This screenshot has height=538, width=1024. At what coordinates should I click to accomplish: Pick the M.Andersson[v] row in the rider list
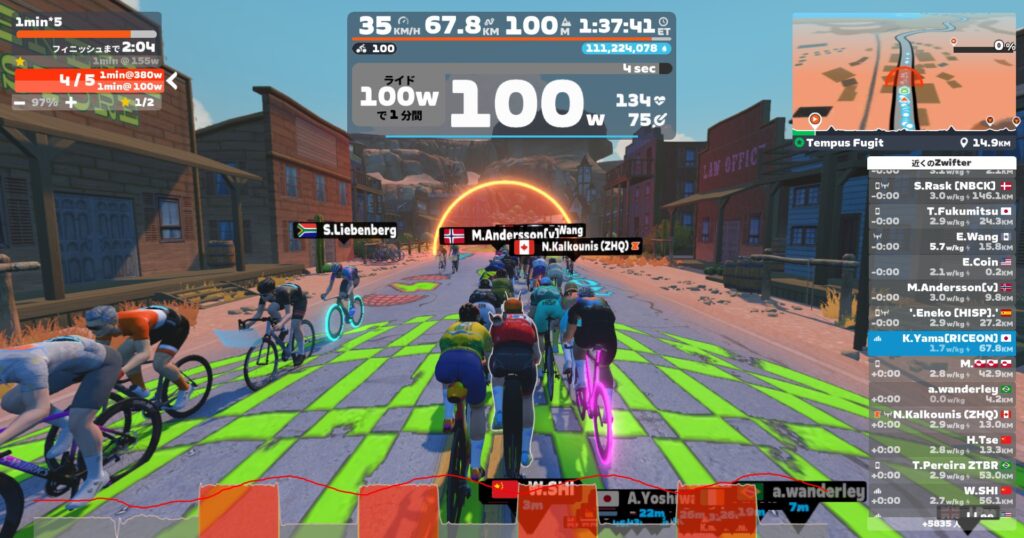(942, 293)
